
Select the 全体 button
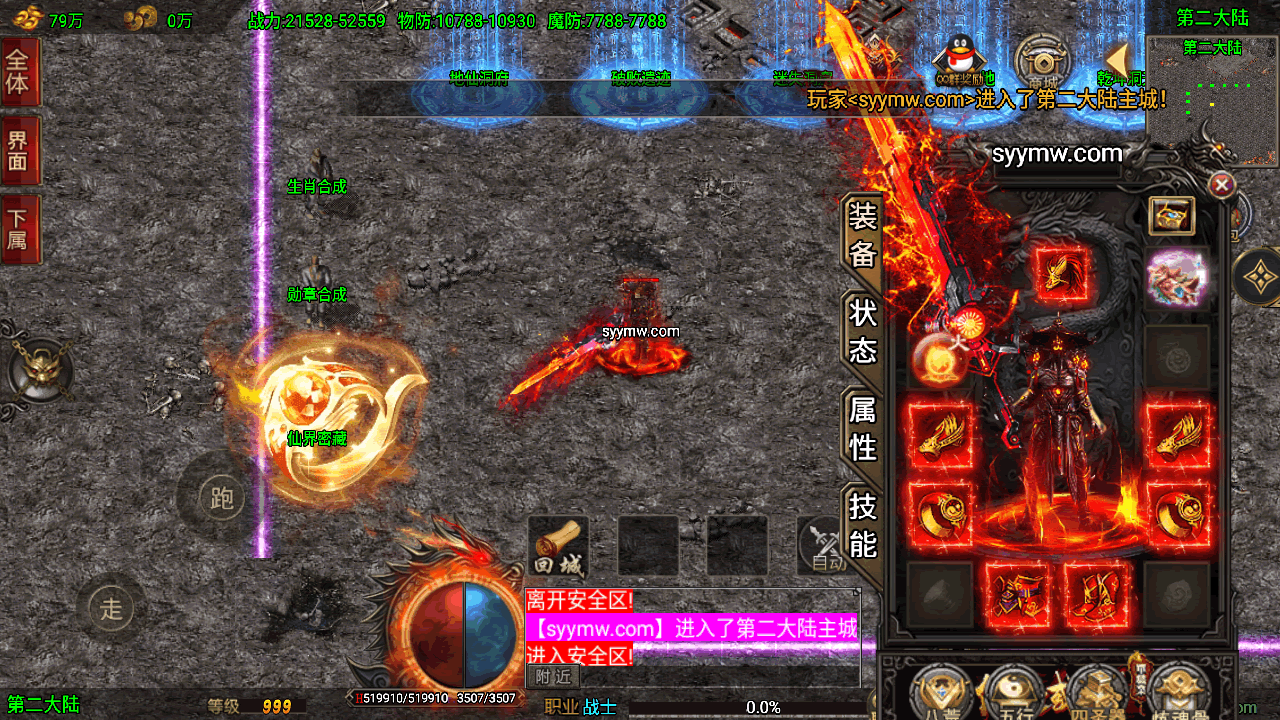pyautogui.click(x=19, y=71)
